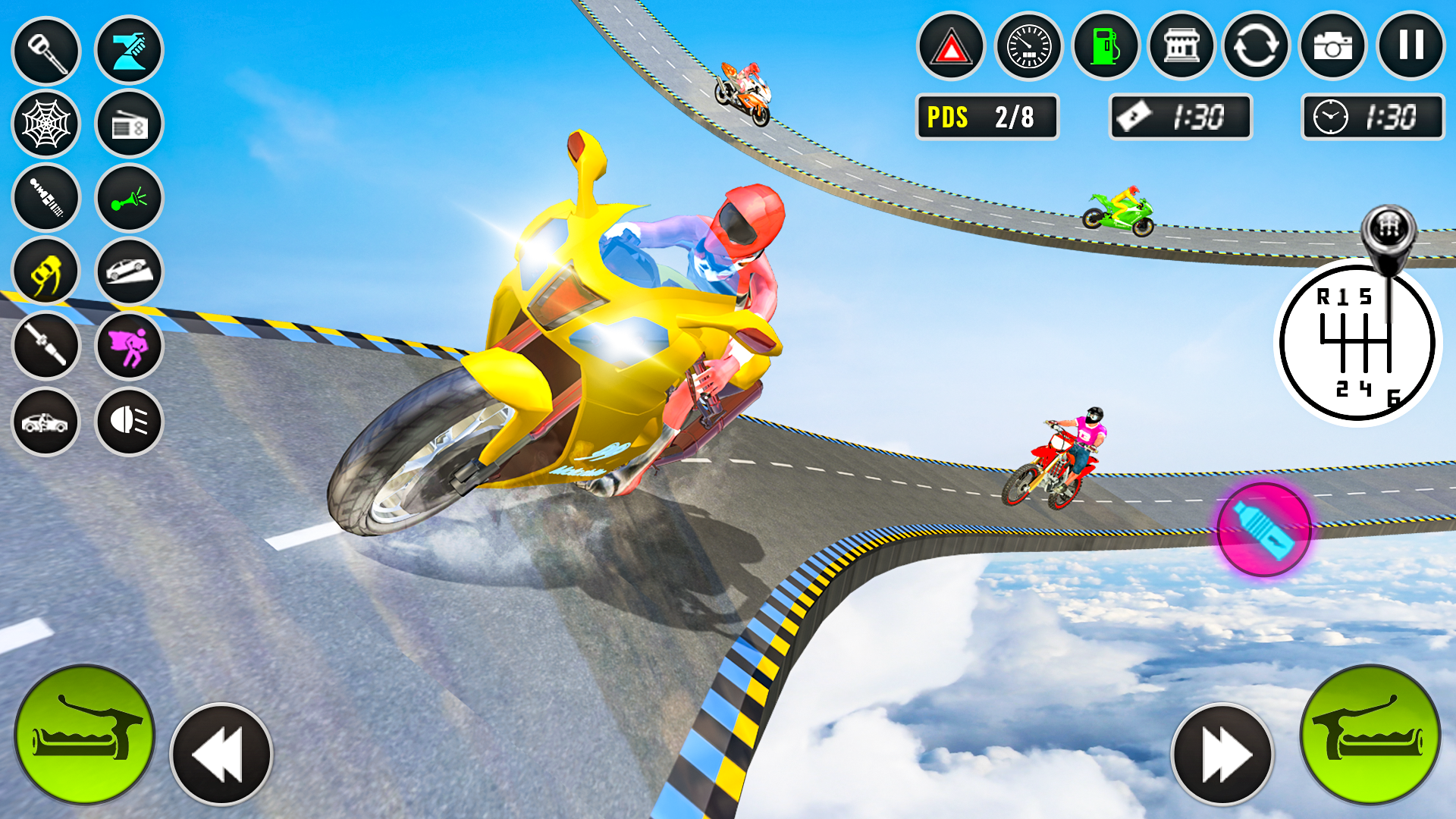The width and height of the screenshot is (1456, 819).
Task: Click the car key ignition icon
Action: click(46, 50)
